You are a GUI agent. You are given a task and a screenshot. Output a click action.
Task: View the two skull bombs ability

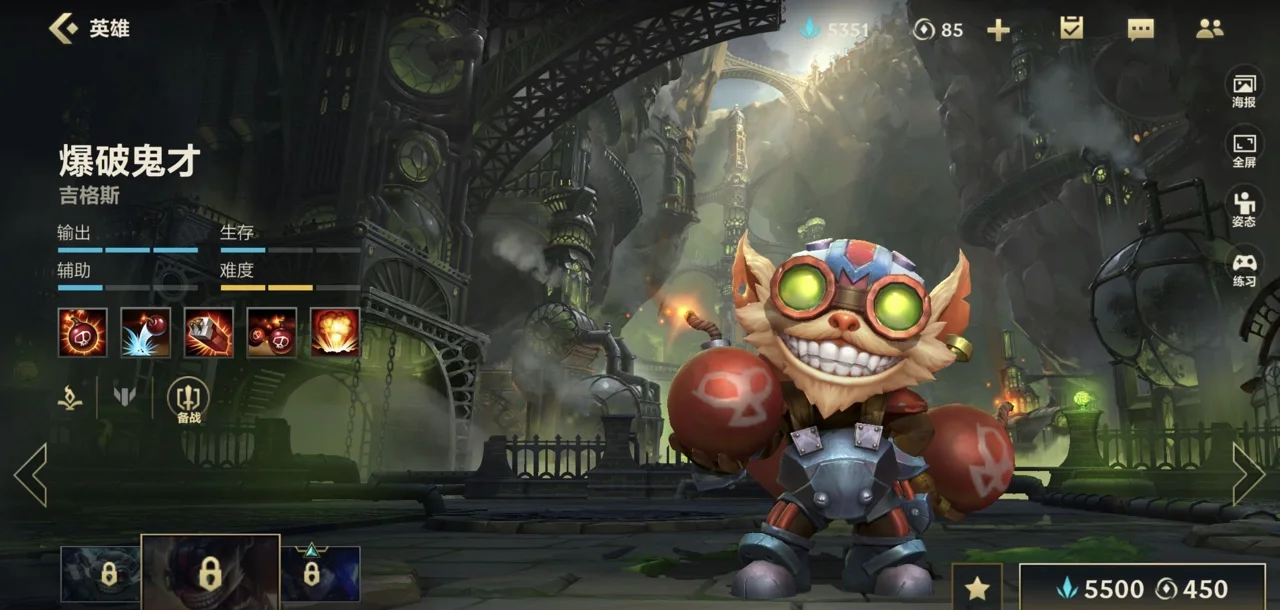click(272, 332)
